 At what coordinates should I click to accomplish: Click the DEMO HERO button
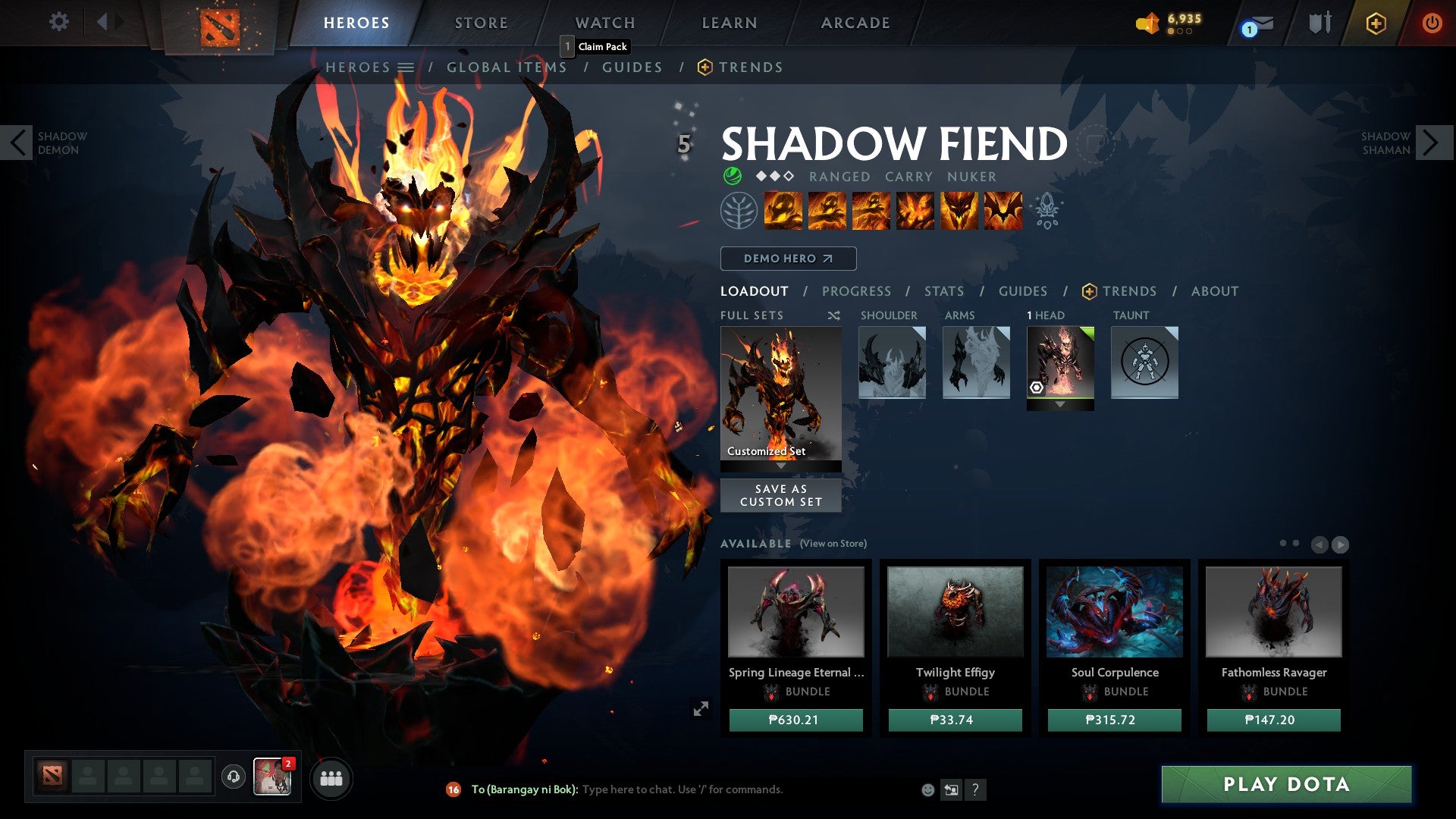click(787, 259)
